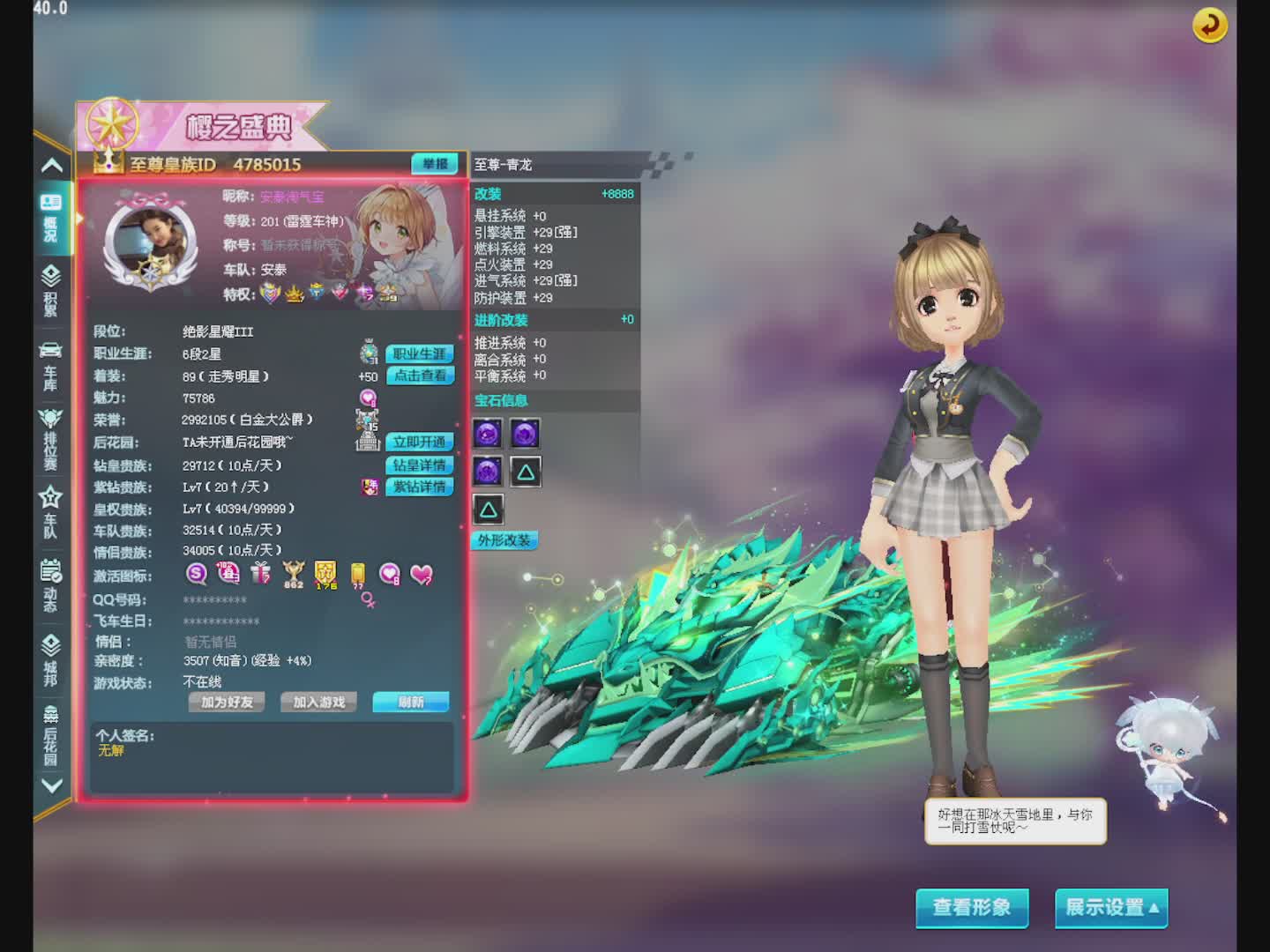Click 立即开通 garden button
This screenshot has height=952, width=1270.
tap(420, 442)
